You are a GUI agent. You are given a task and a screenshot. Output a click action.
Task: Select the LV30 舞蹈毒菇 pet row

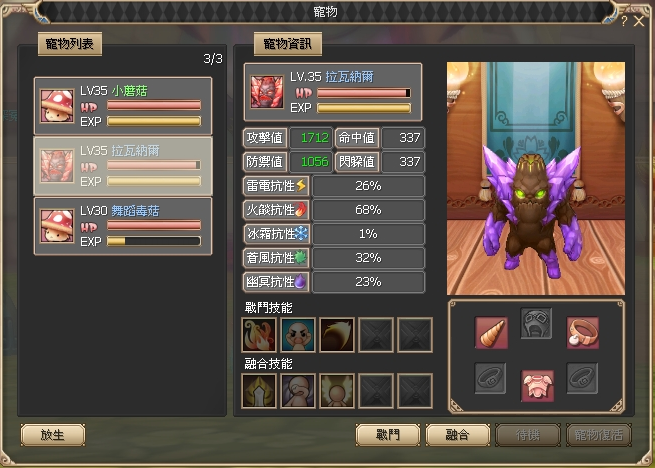[123, 223]
